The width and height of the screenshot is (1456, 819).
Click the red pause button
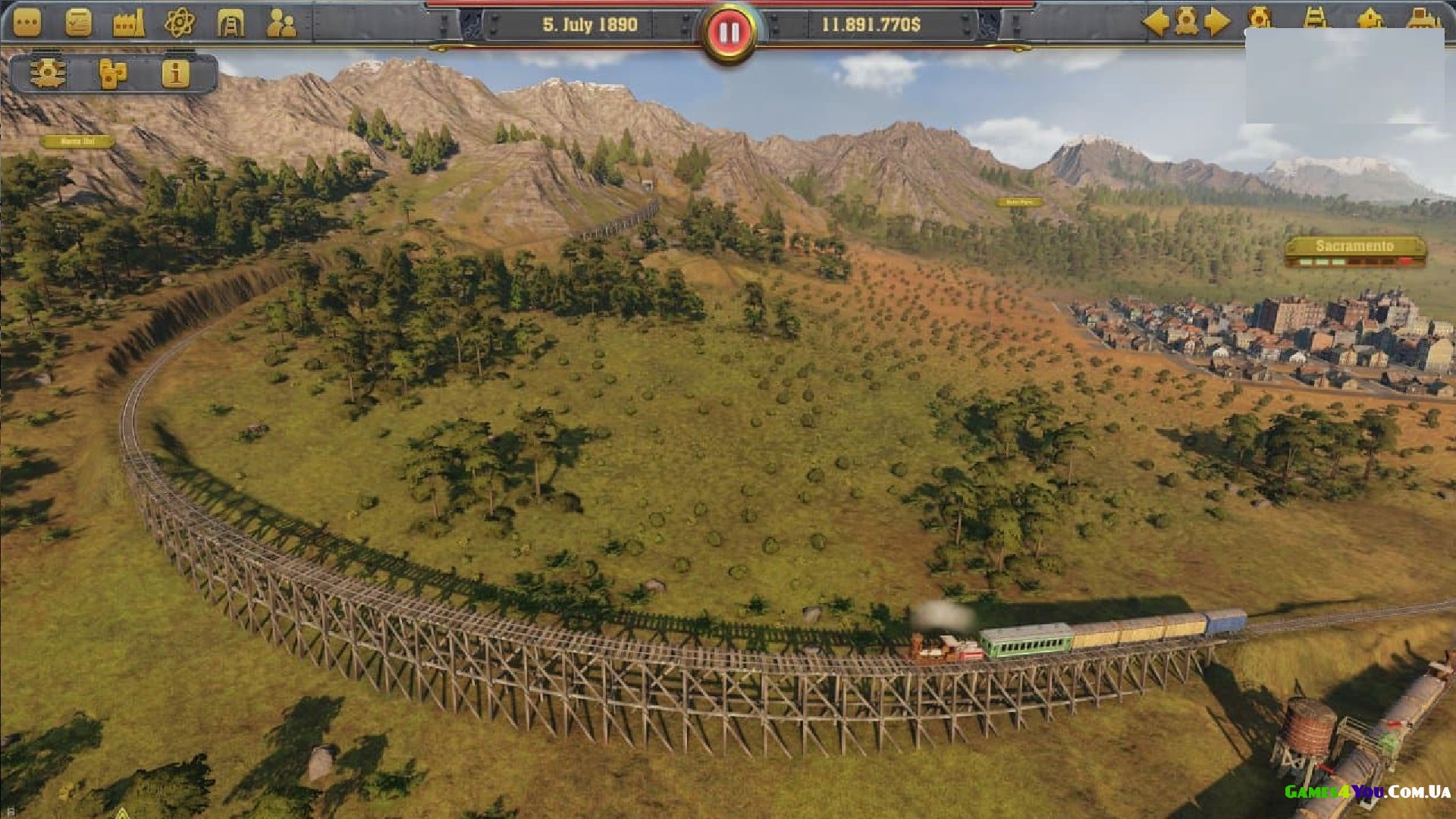coord(729,33)
